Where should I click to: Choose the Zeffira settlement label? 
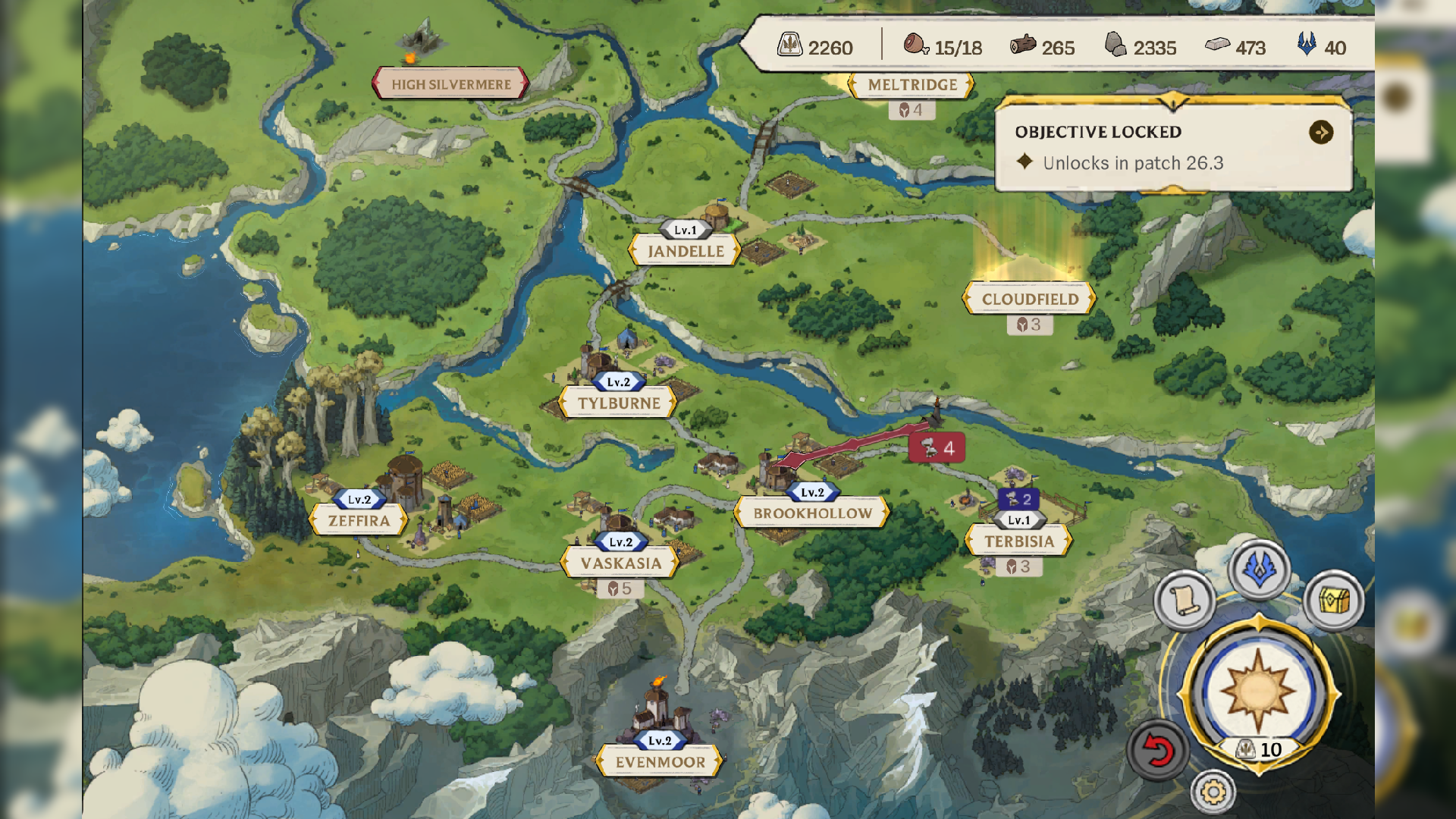[x=359, y=521]
